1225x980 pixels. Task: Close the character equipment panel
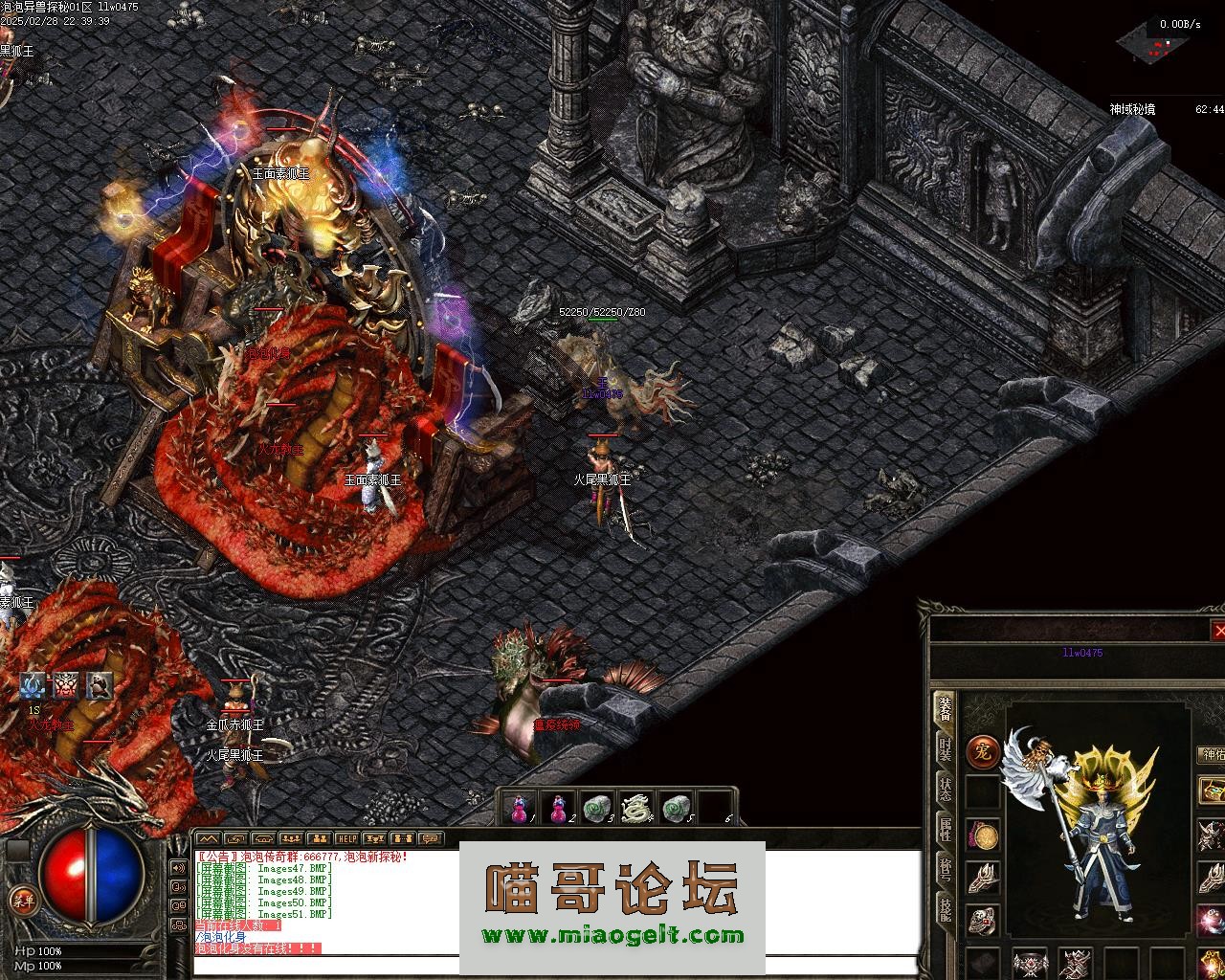(1217, 631)
